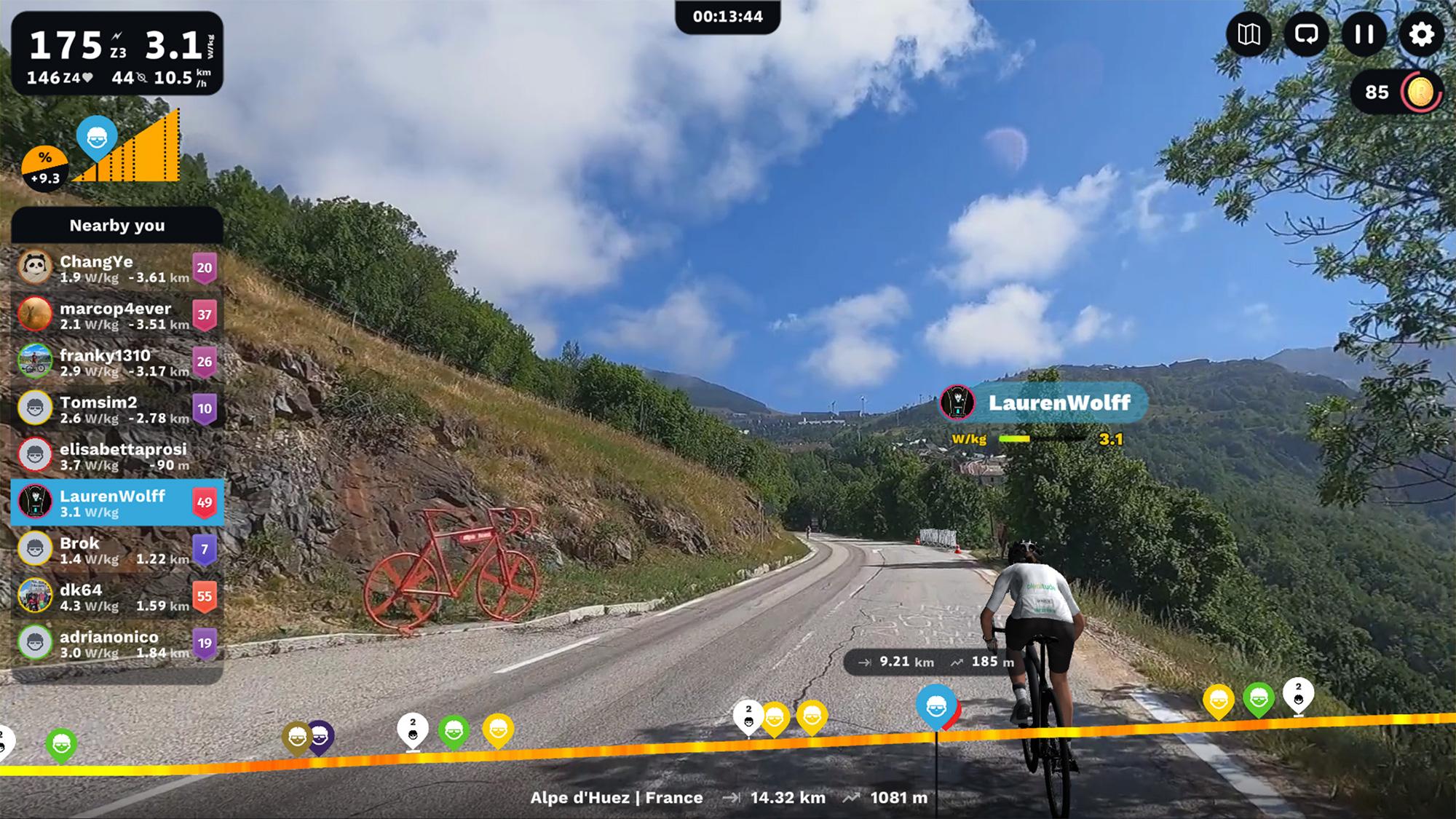Select the highlighted LaurenWolff row

[x=116, y=503]
